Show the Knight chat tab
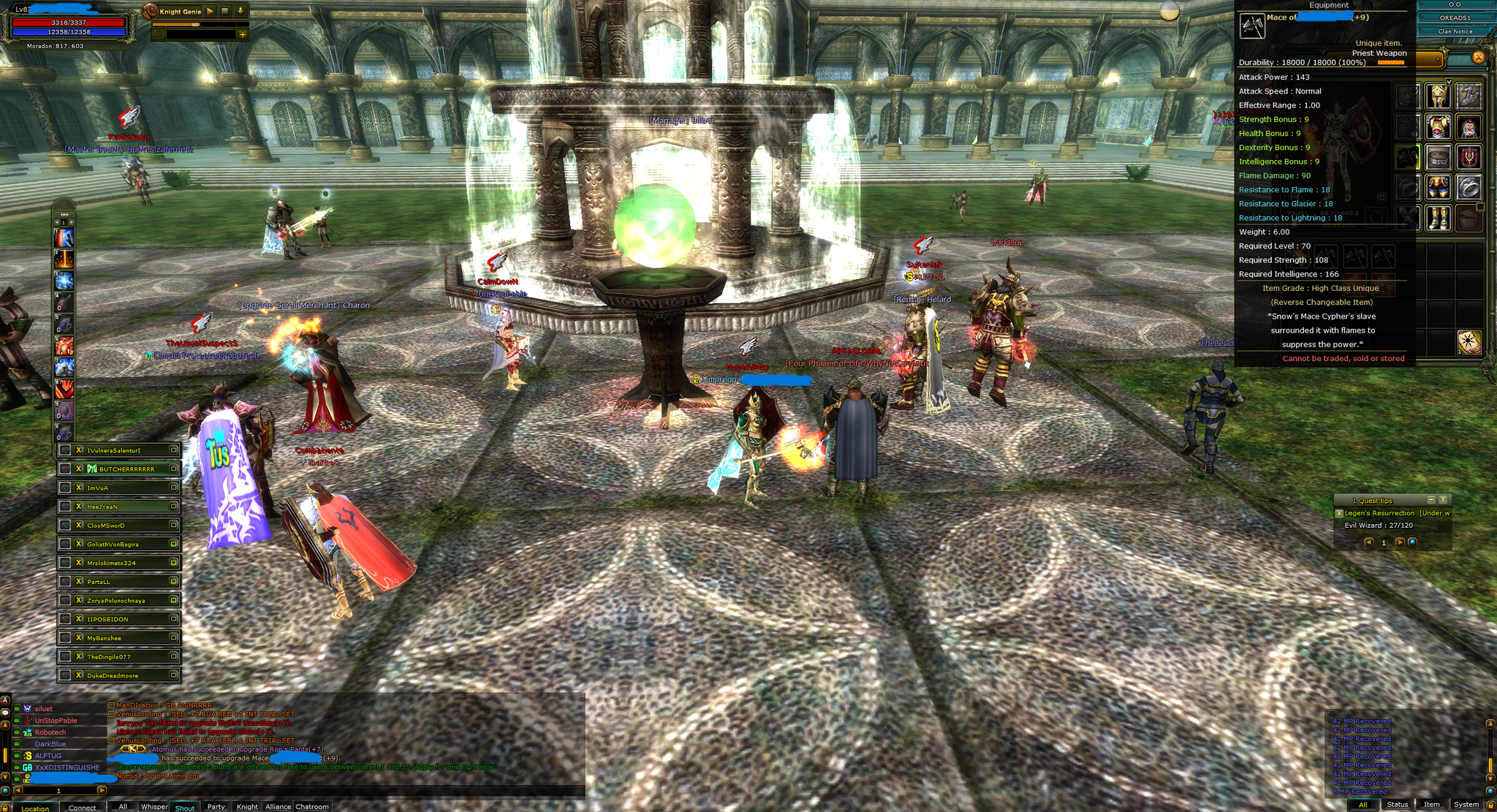This screenshot has width=1497, height=812. tap(247, 806)
